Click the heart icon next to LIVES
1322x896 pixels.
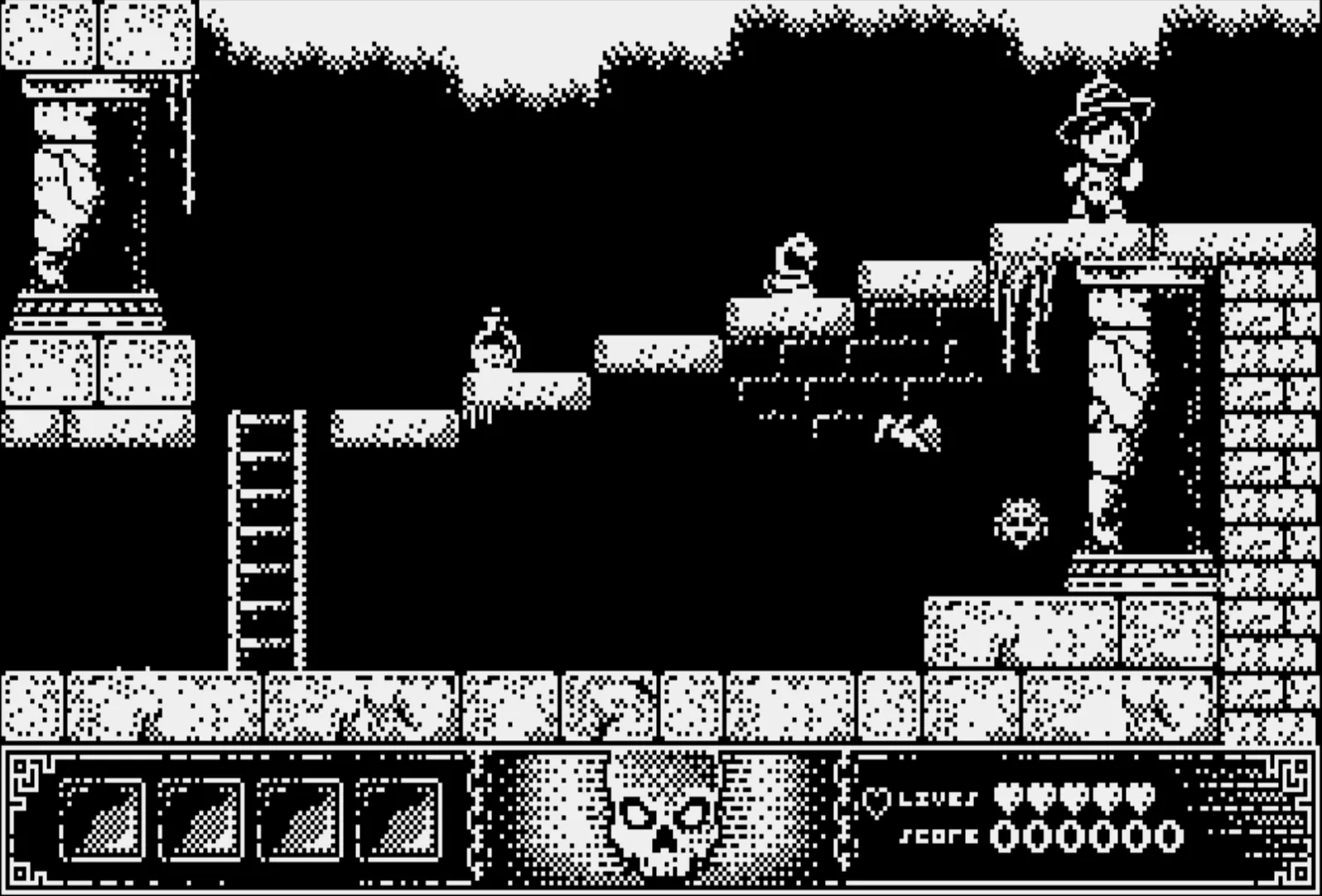click(876, 802)
